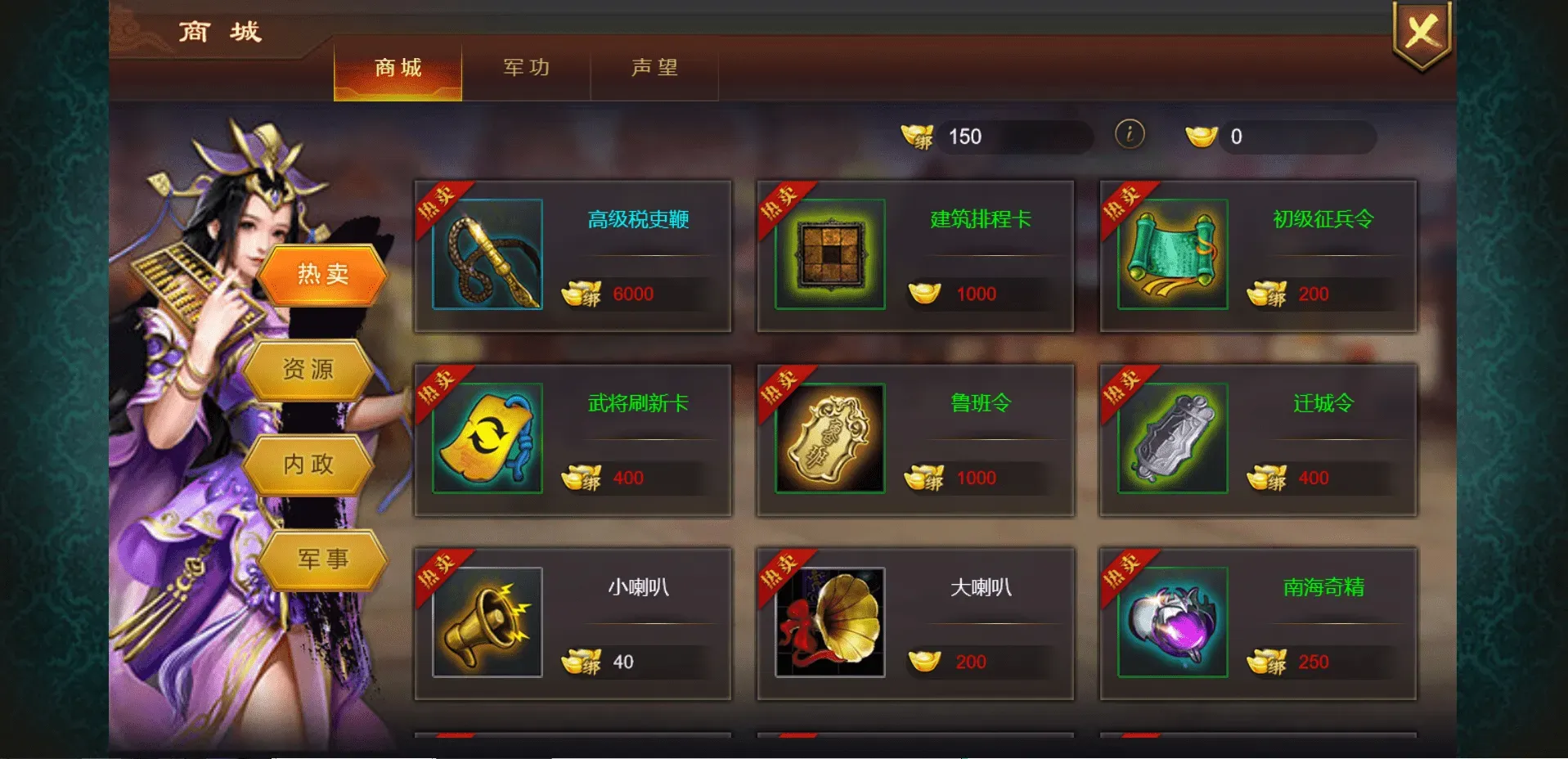Viewport: 1568px width, 759px height.
Task: Click the gold ingot icon next to 150
Action: pos(918,136)
